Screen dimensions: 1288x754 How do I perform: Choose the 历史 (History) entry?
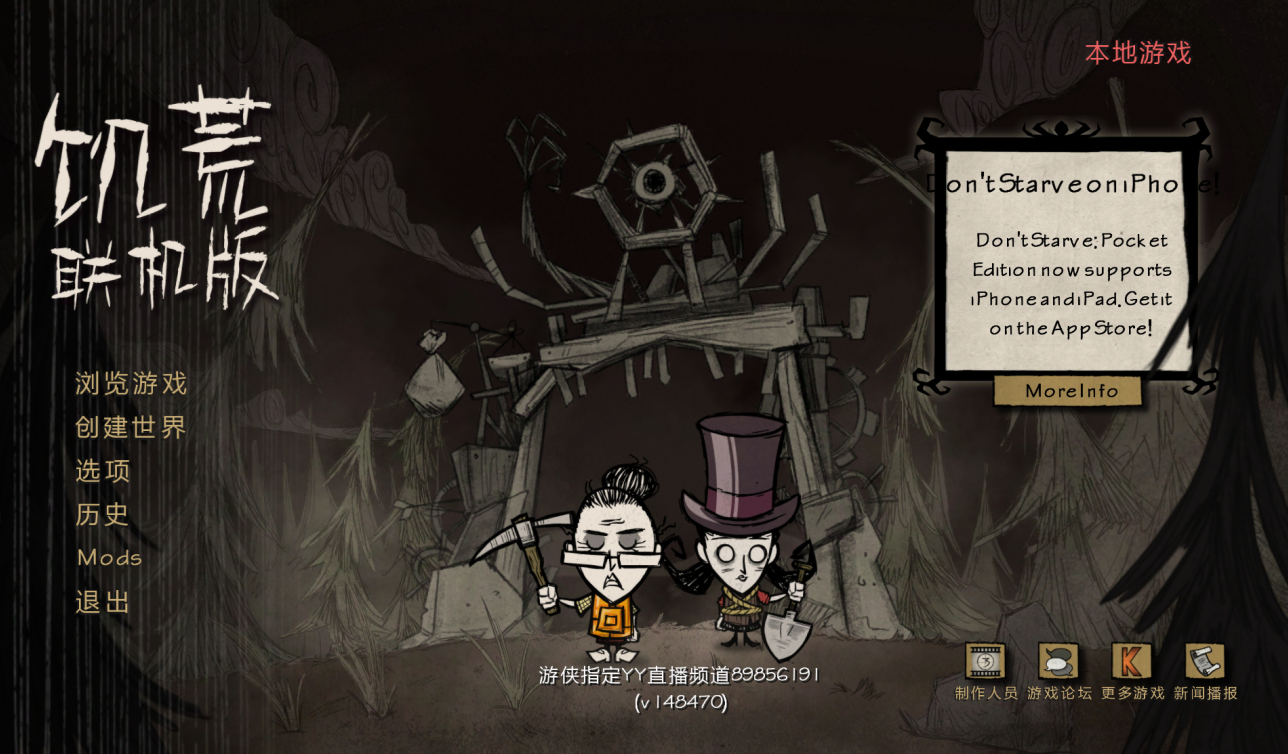(x=103, y=515)
